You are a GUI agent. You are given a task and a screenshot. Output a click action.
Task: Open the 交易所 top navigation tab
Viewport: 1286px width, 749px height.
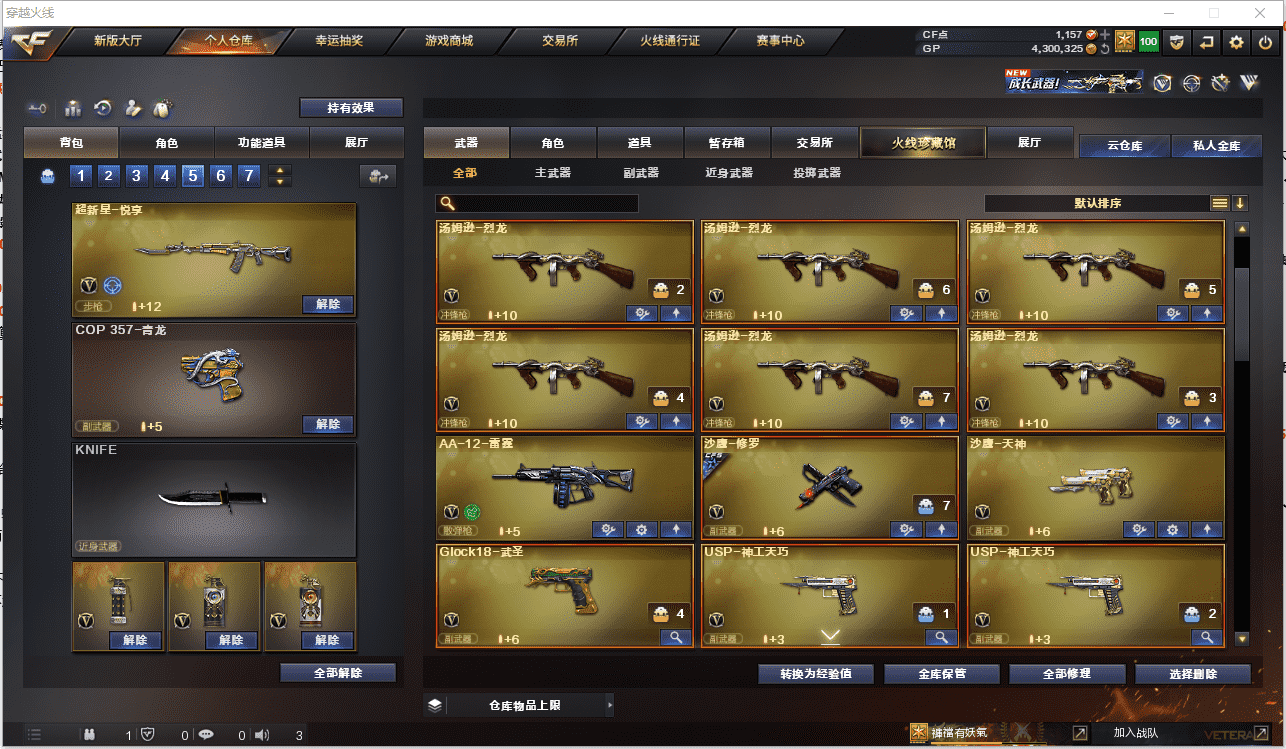click(560, 41)
